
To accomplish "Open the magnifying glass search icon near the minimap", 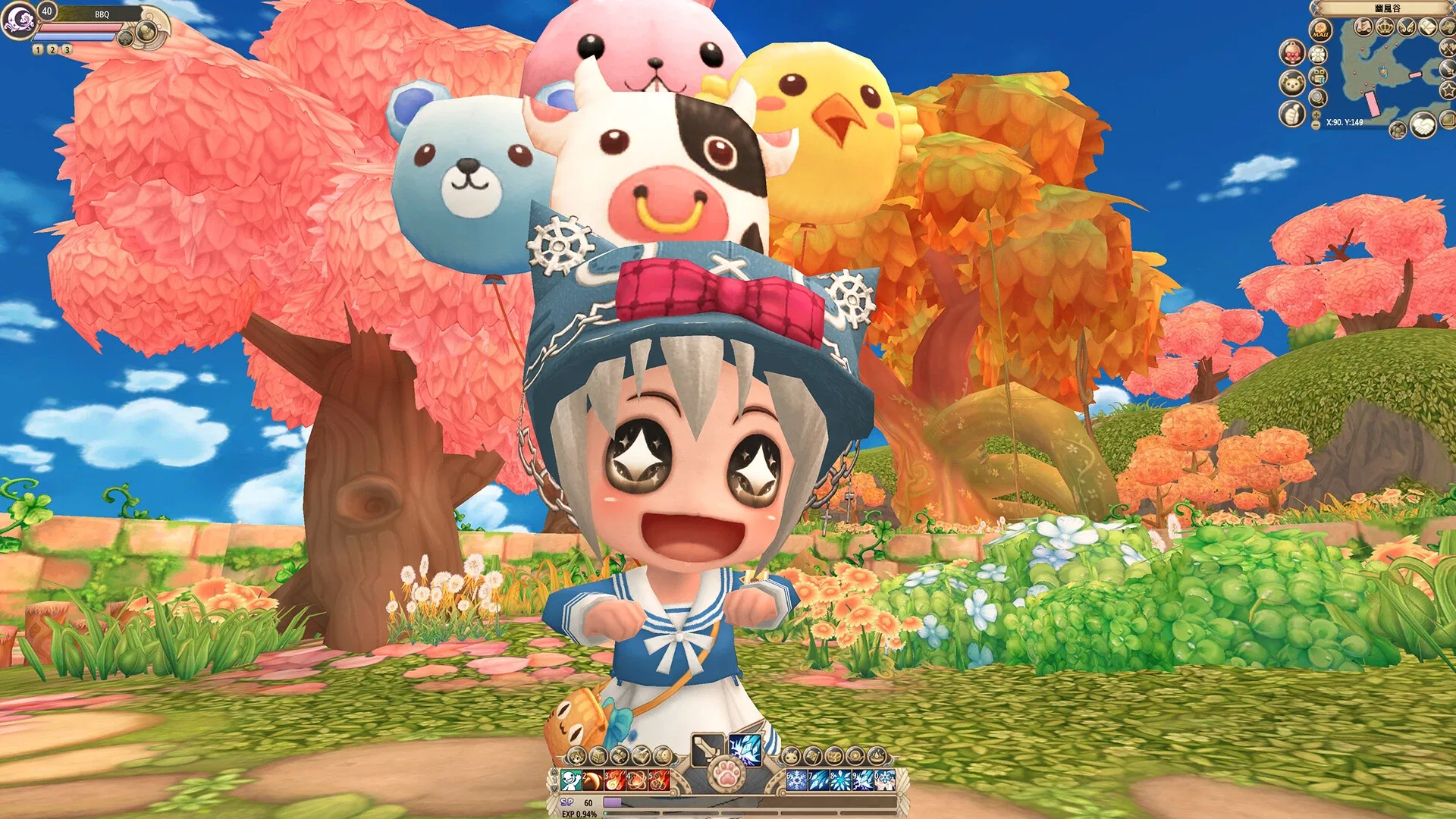I will (1316, 97).
